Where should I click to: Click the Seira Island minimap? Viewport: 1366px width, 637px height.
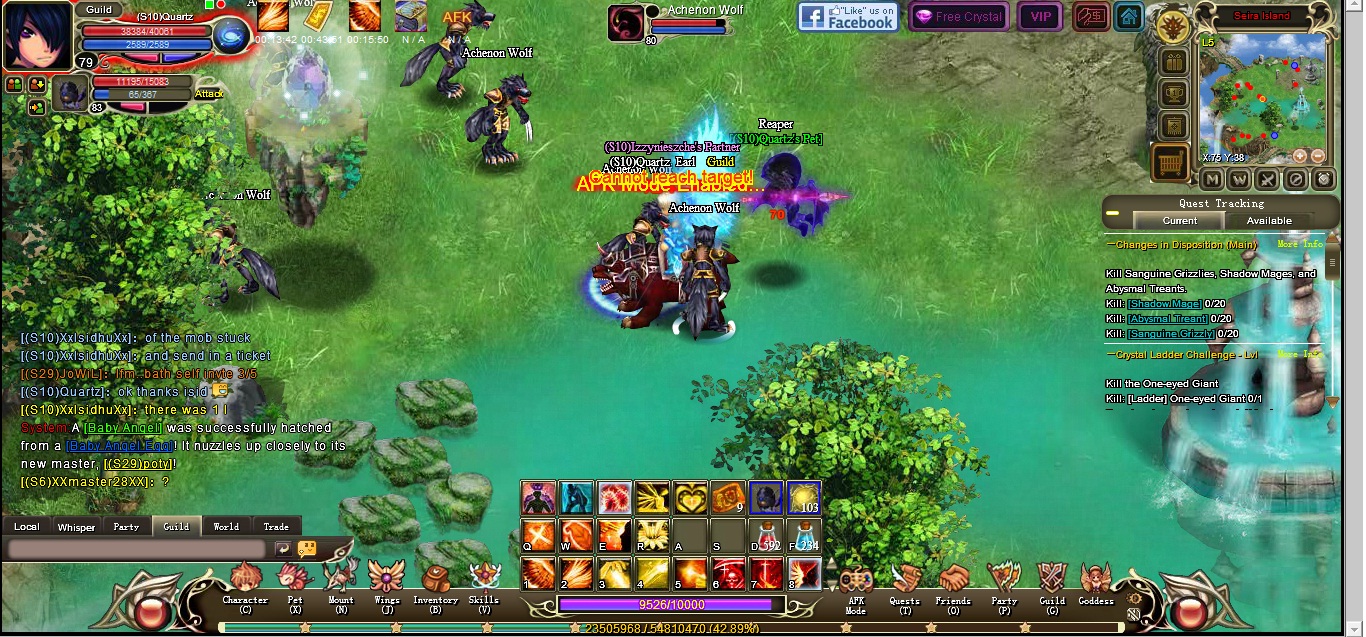(x=1263, y=98)
